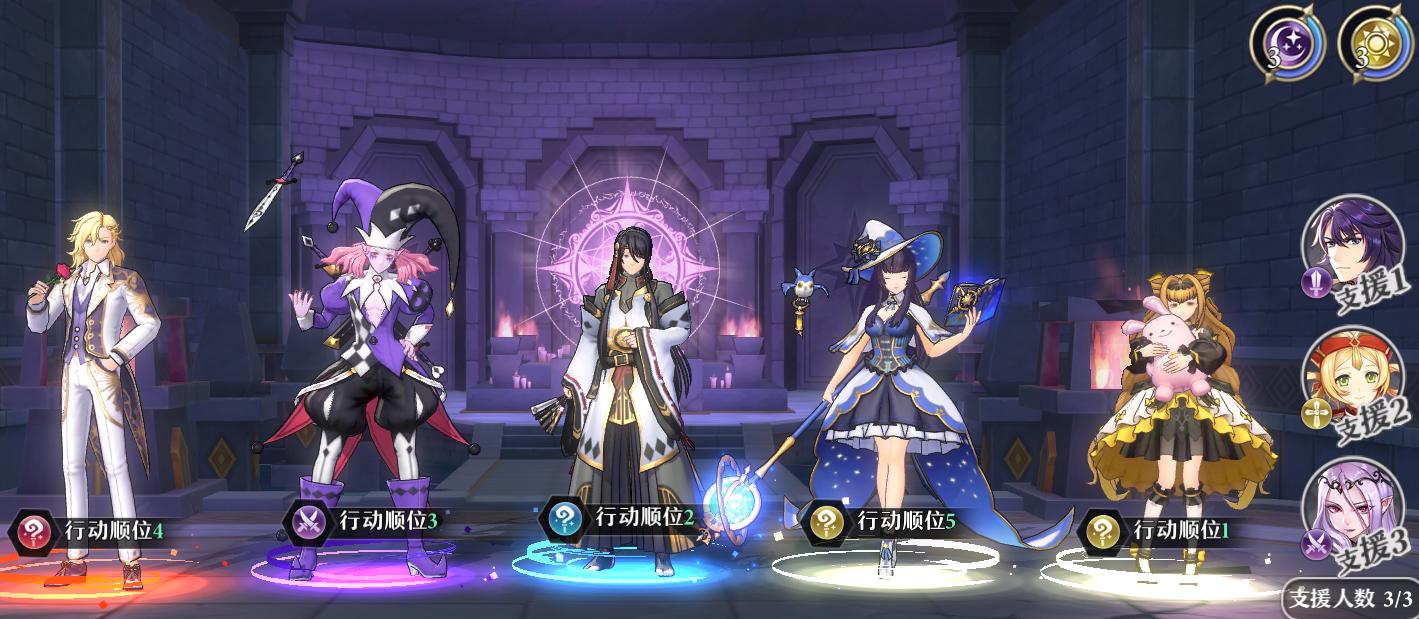Screen dimensions: 1419x619
Task: Choose the 支援2 blonde support portrait
Action: (x=1353, y=378)
